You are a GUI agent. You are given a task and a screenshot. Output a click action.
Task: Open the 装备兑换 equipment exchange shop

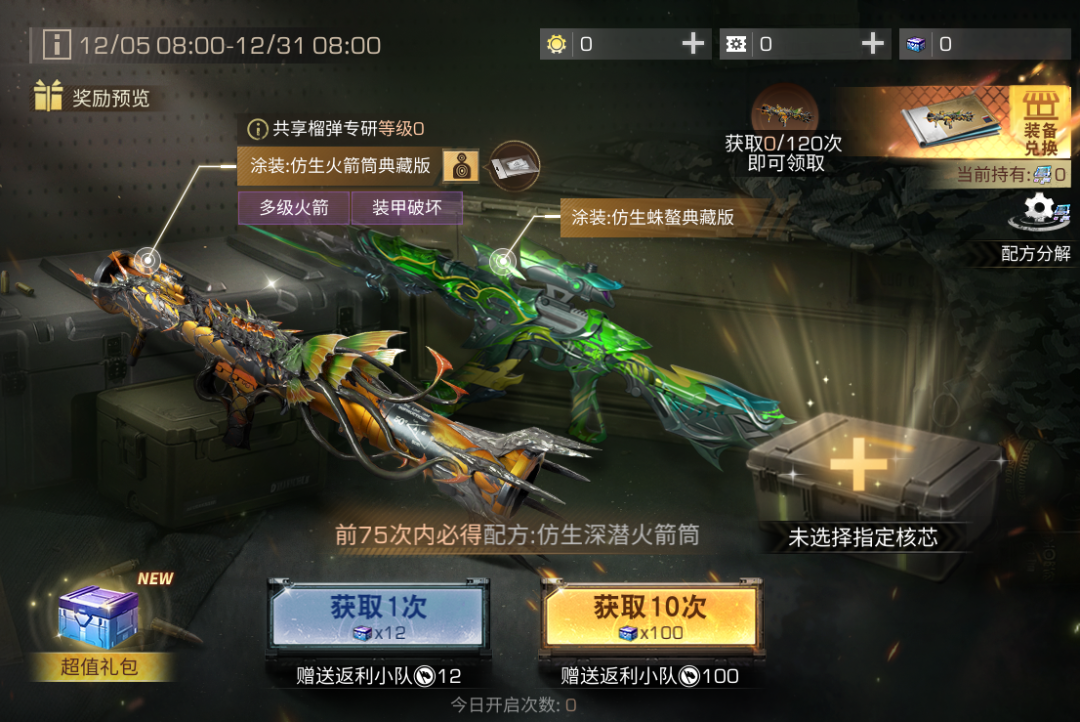[1039, 122]
